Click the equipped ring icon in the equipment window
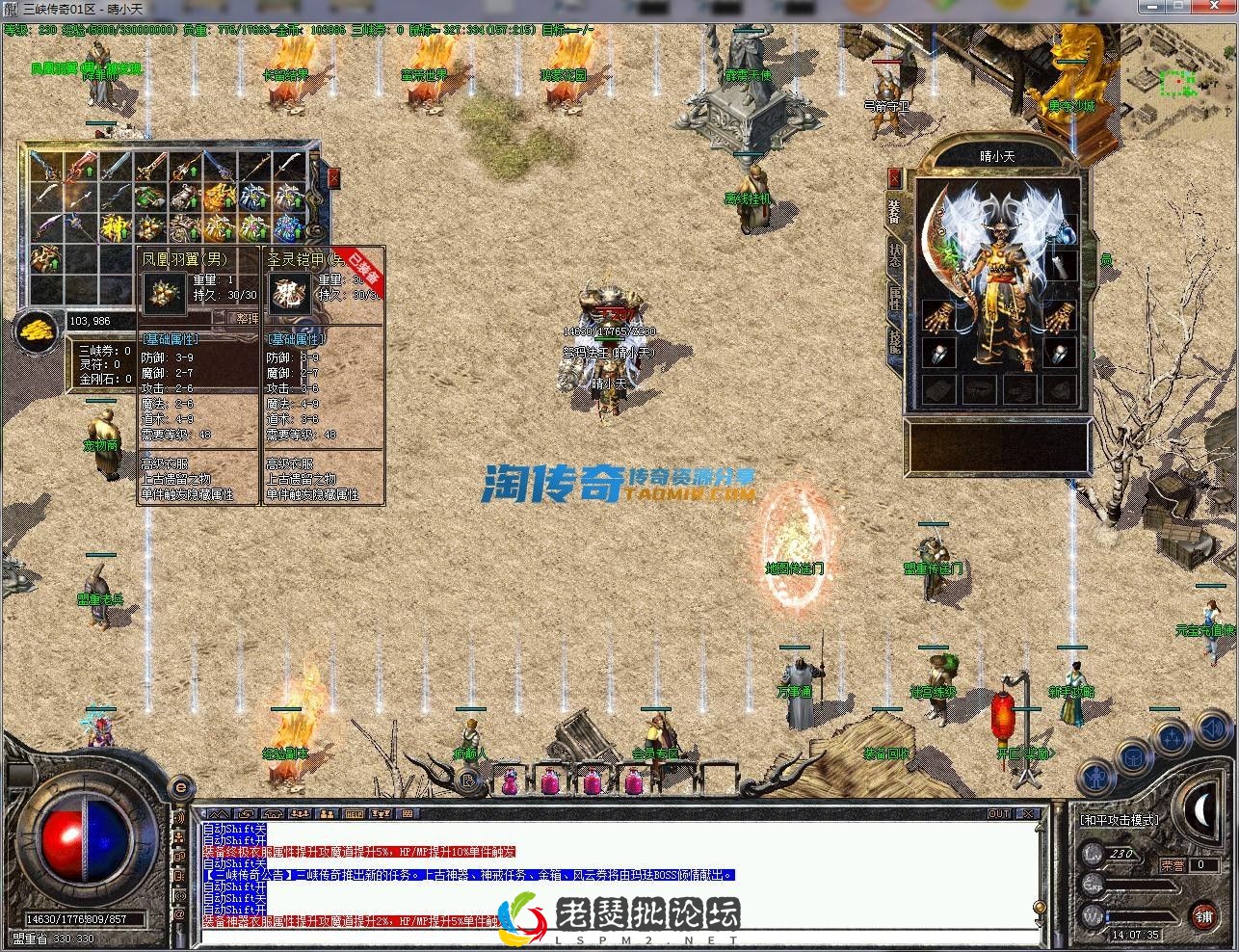1239x952 pixels. pyautogui.click(x=939, y=355)
